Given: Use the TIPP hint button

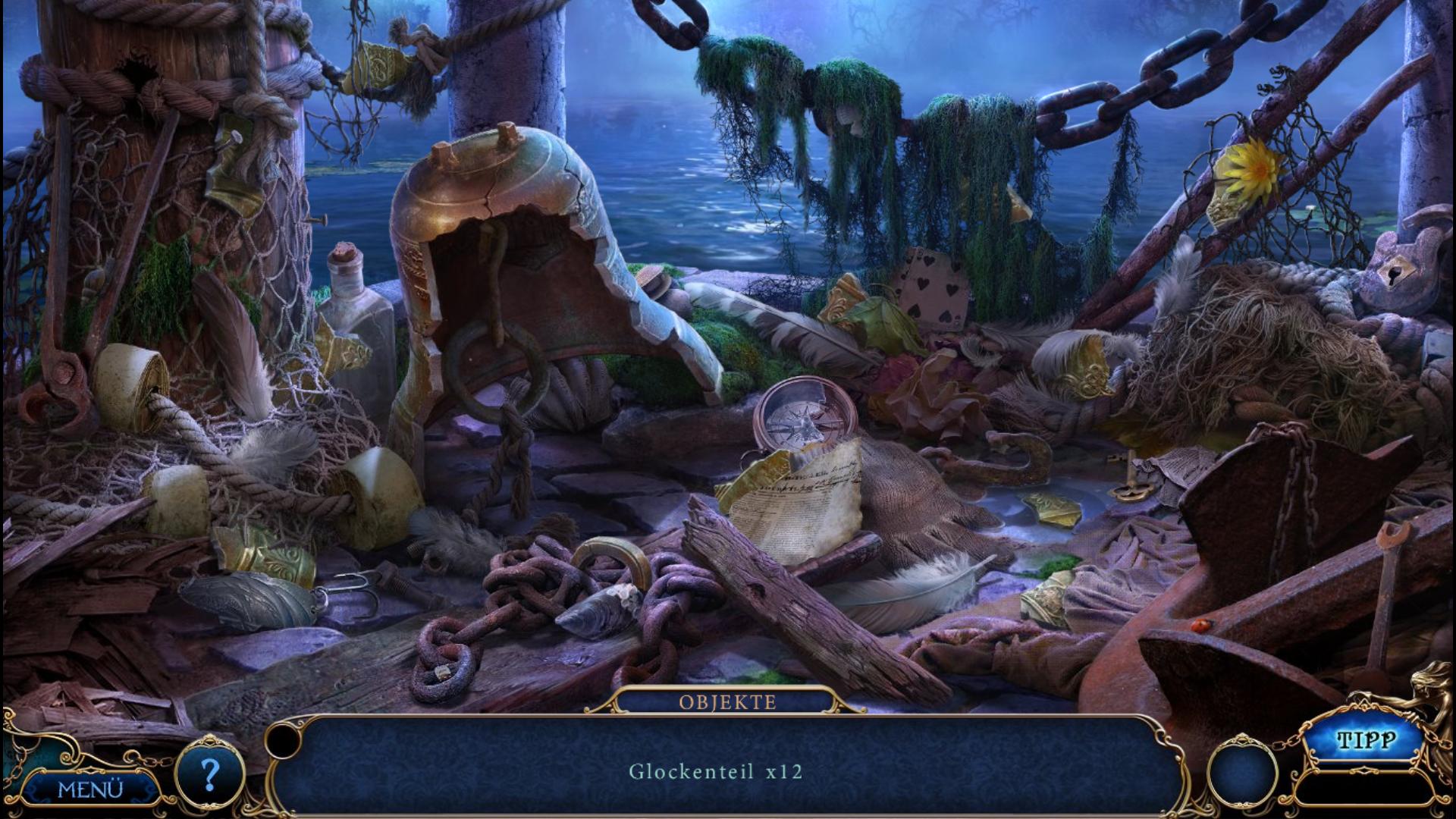Looking at the screenshot, I should point(1366,741).
